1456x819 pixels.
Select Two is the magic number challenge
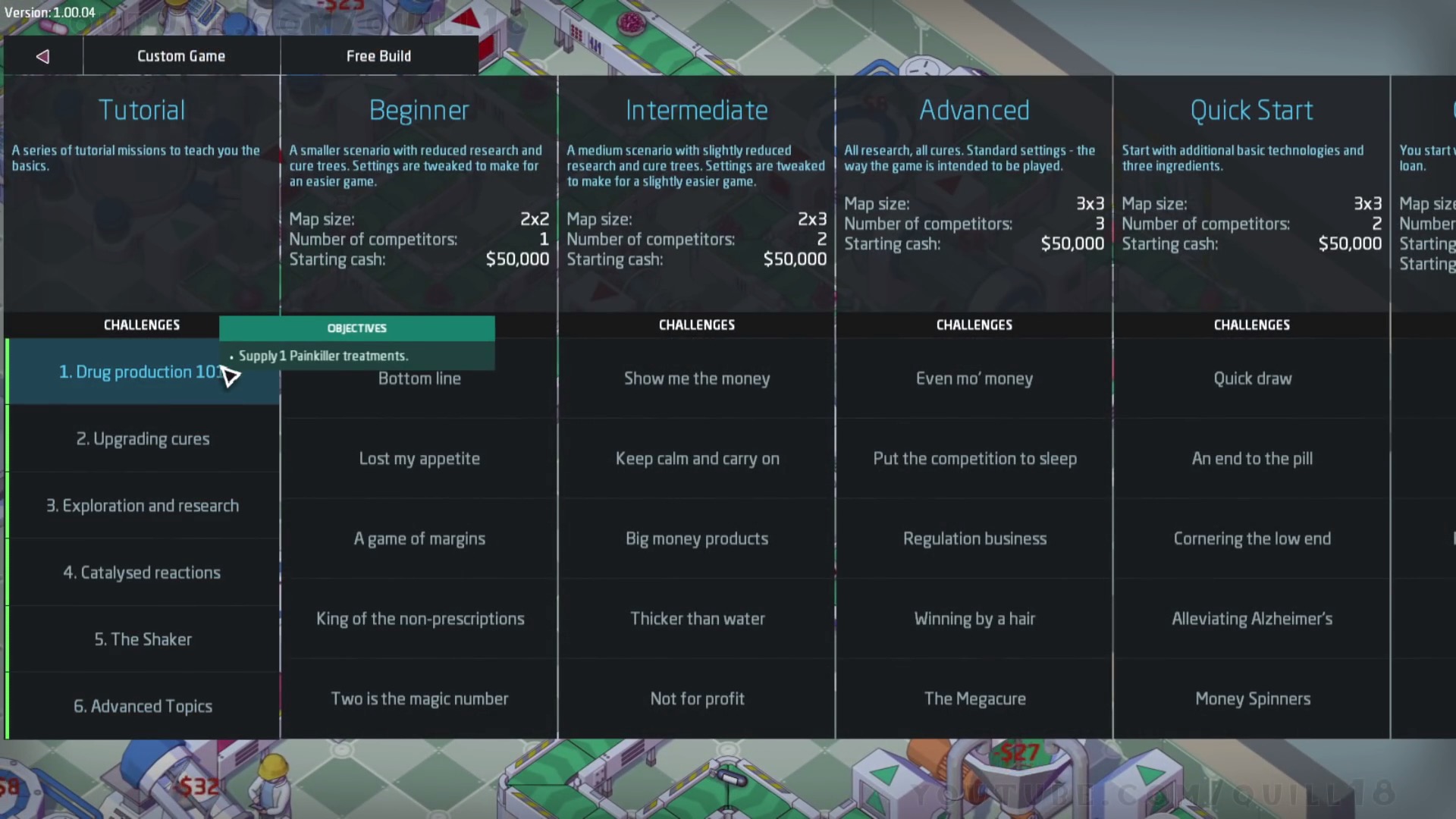point(419,698)
